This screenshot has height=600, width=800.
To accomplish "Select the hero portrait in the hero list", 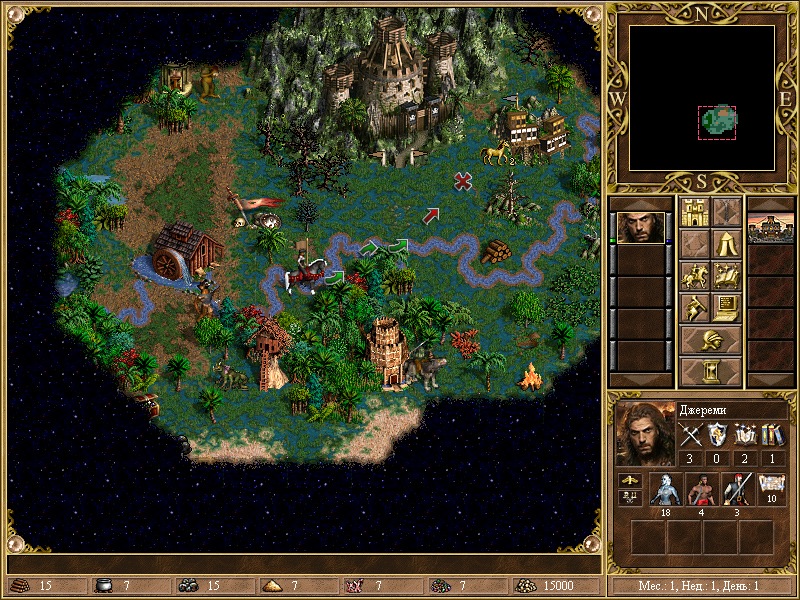I will click(x=638, y=227).
